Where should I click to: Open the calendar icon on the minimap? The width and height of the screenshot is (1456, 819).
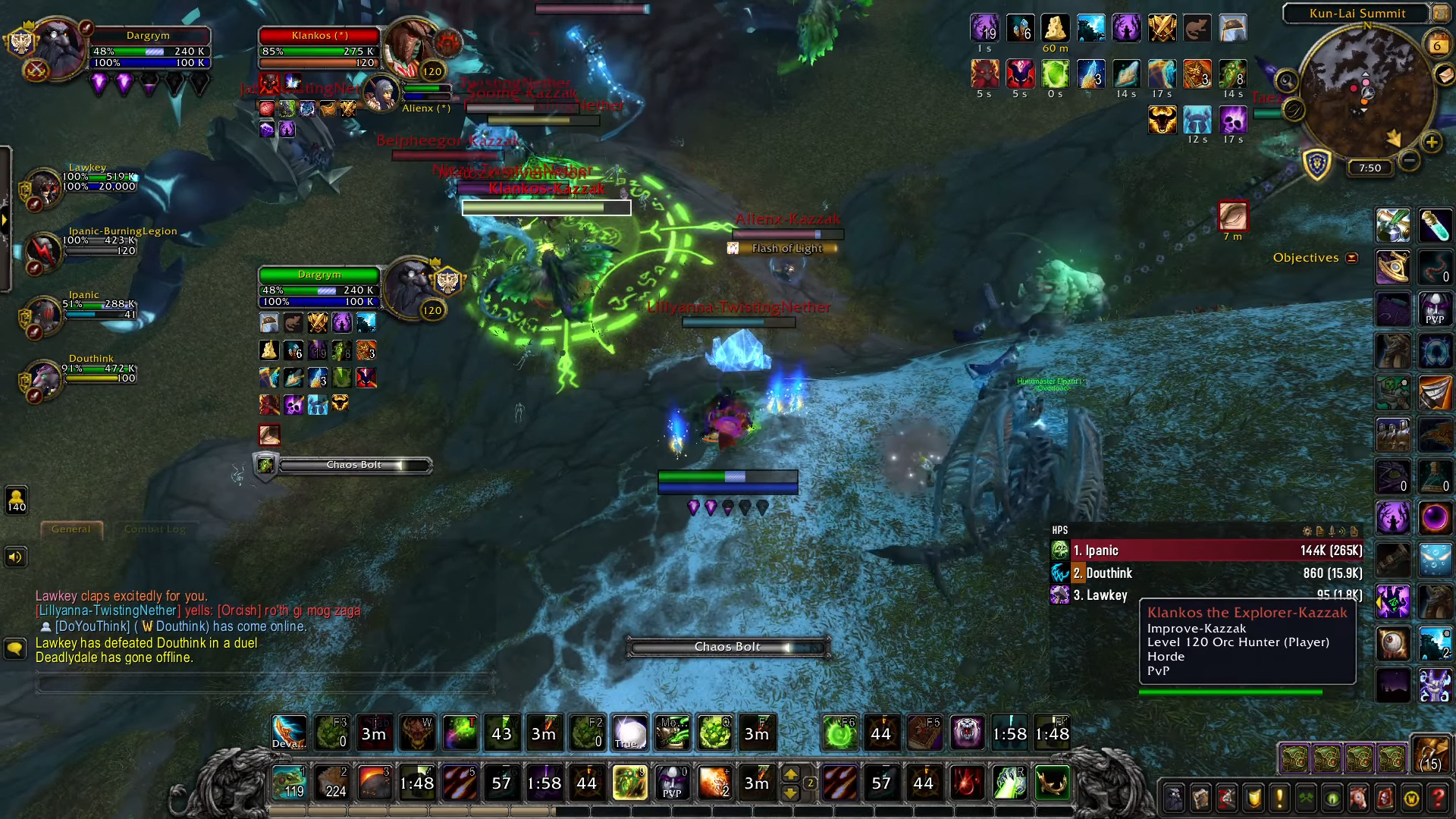point(1437,43)
